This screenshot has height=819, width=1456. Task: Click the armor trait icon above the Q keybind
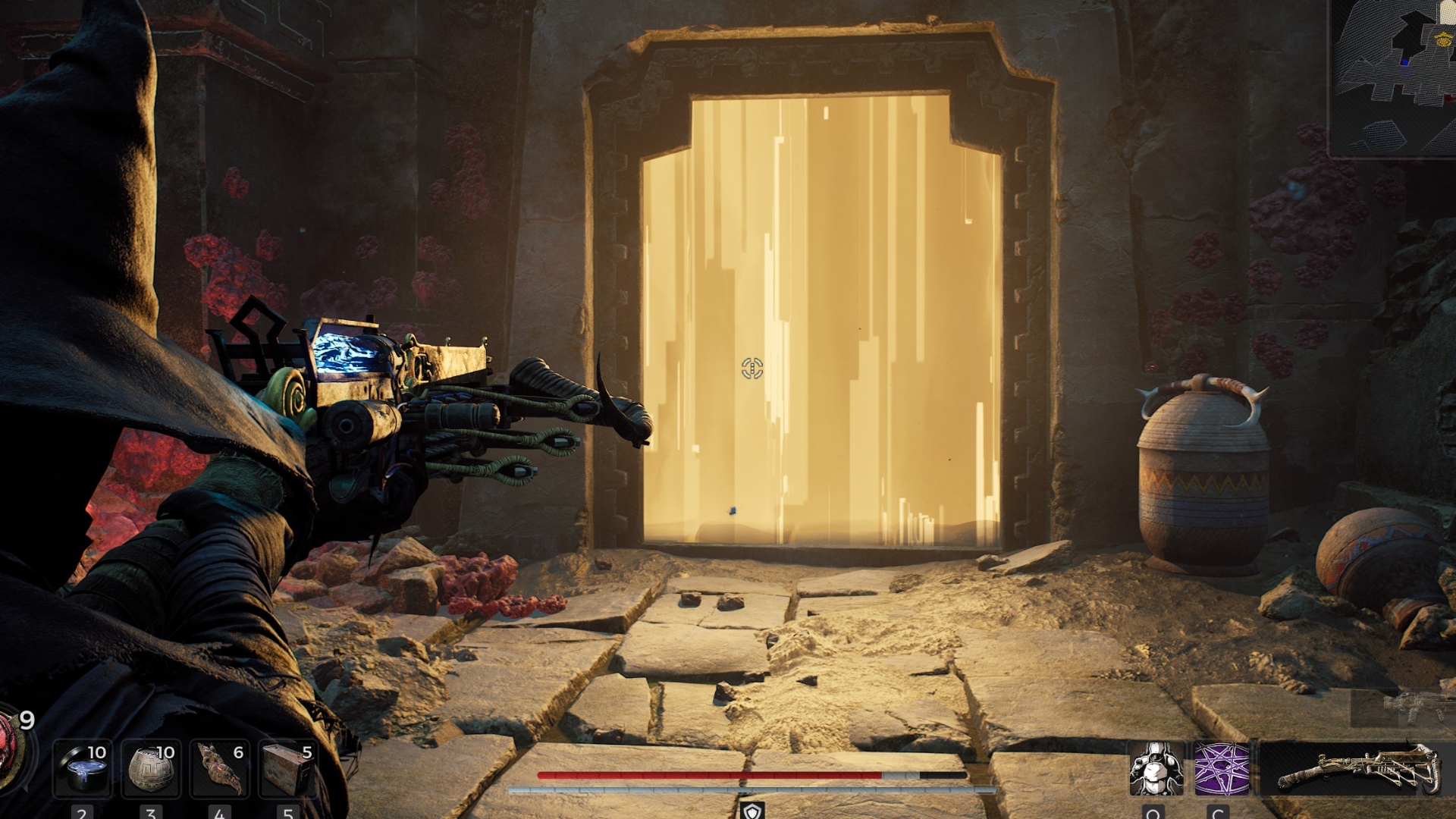pos(1156,766)
